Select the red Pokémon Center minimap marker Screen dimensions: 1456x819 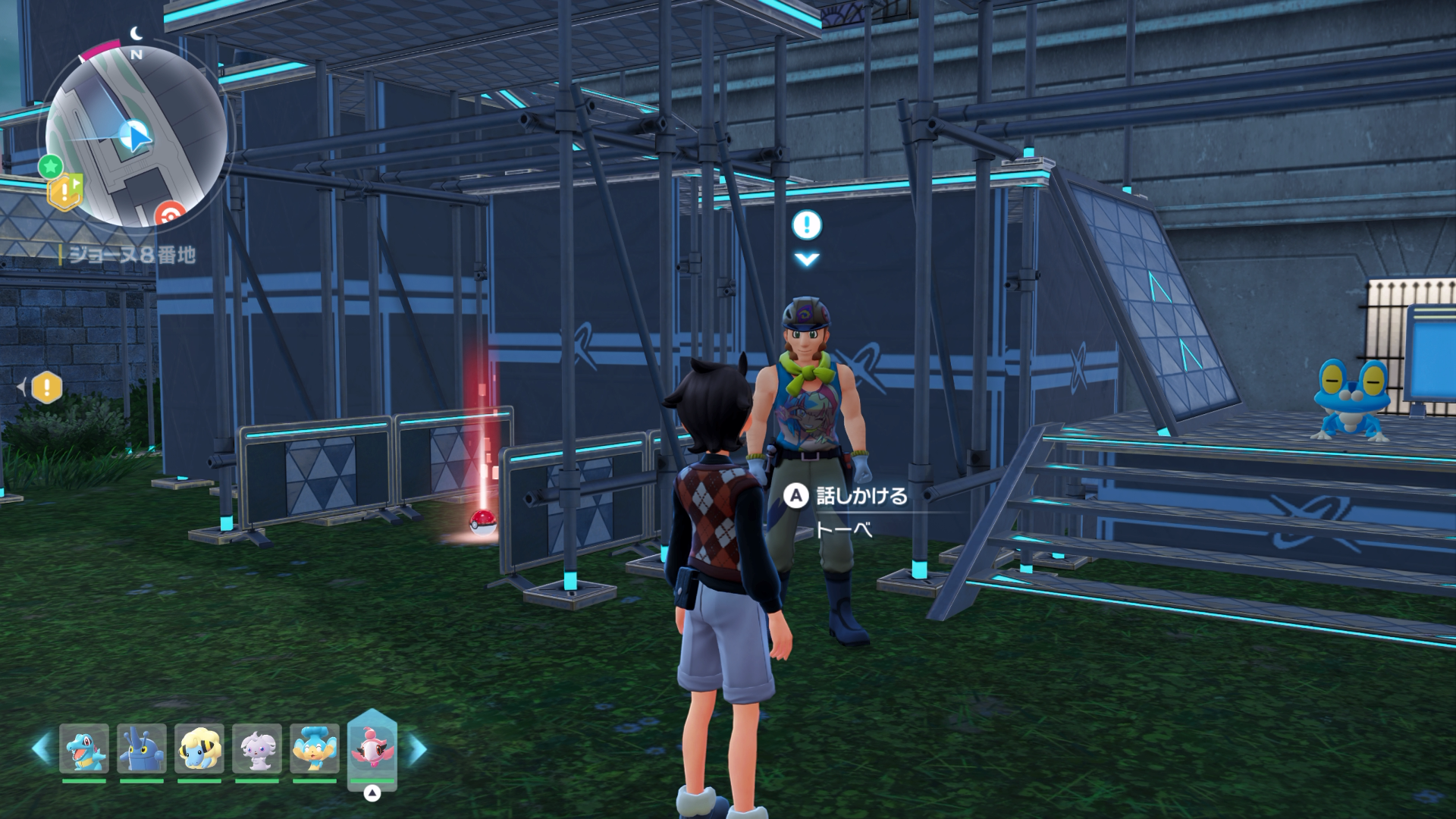point(170,215)
